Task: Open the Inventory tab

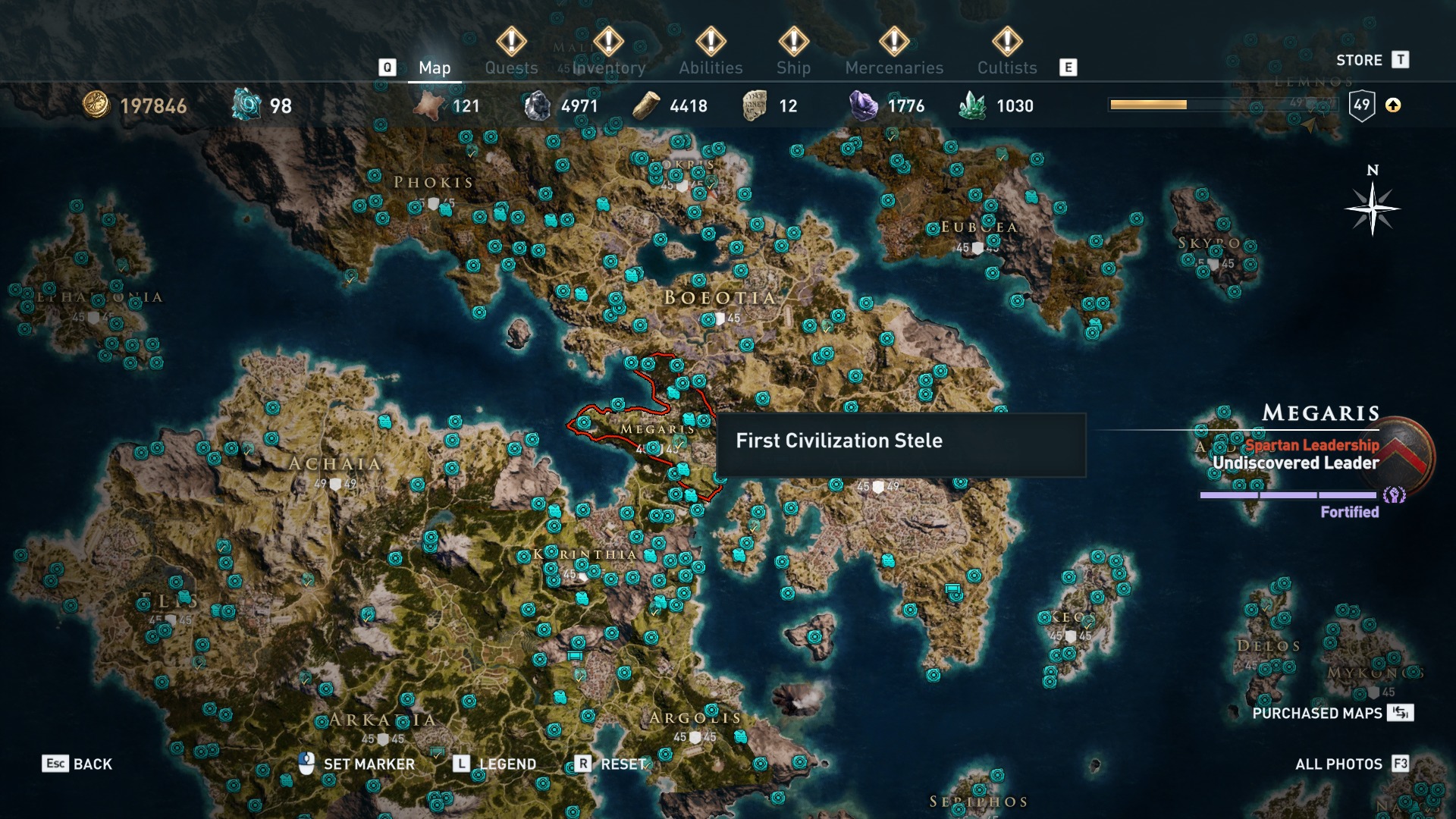Action: point(608,67)
